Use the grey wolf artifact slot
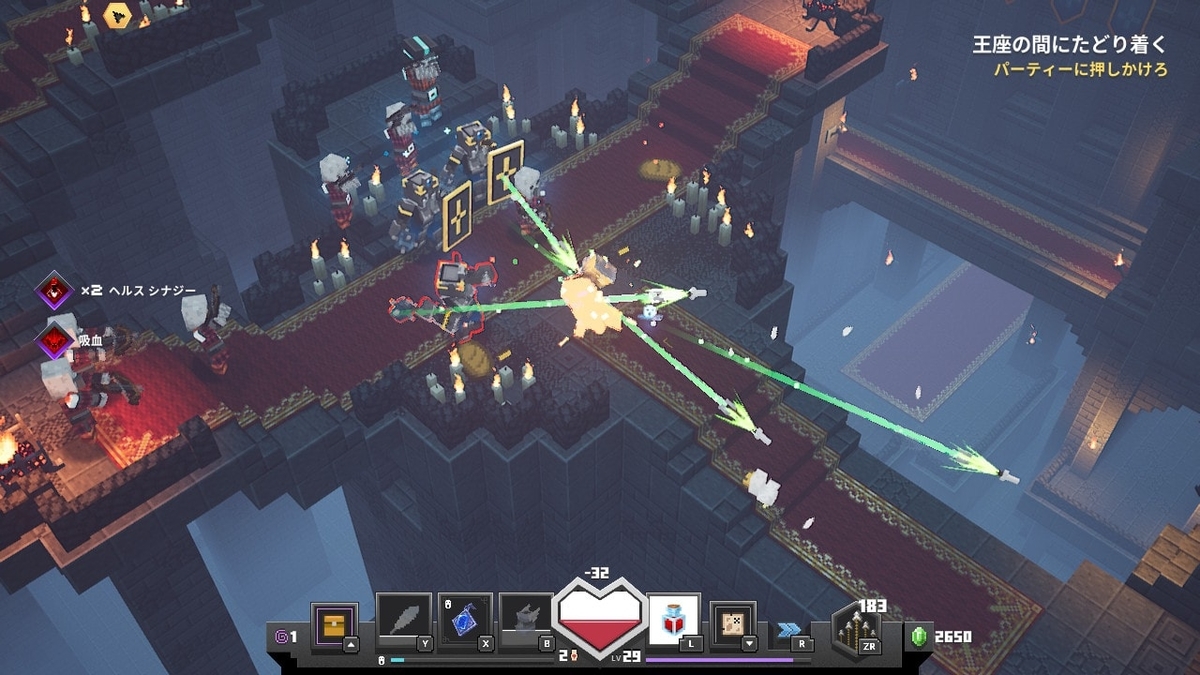Image resolution: width=1200 pixels, height=675 pixels. 526,620
